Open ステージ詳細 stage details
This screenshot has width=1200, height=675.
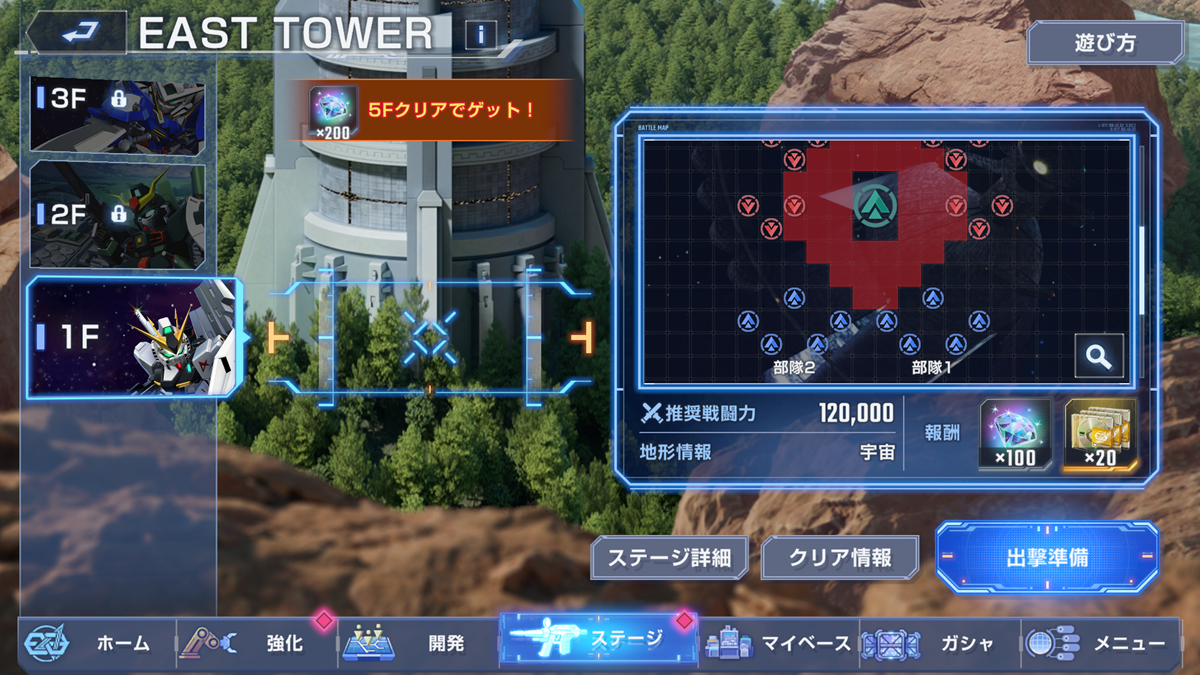point(669,558)
